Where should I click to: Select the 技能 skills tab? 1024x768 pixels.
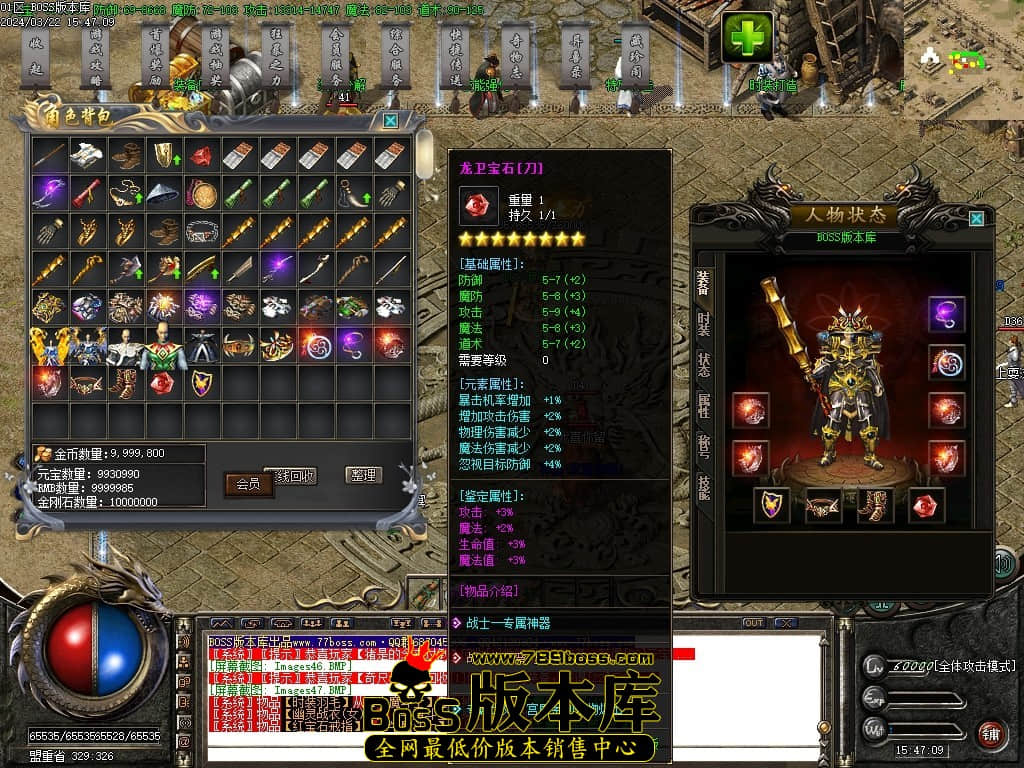click(704, 487)
